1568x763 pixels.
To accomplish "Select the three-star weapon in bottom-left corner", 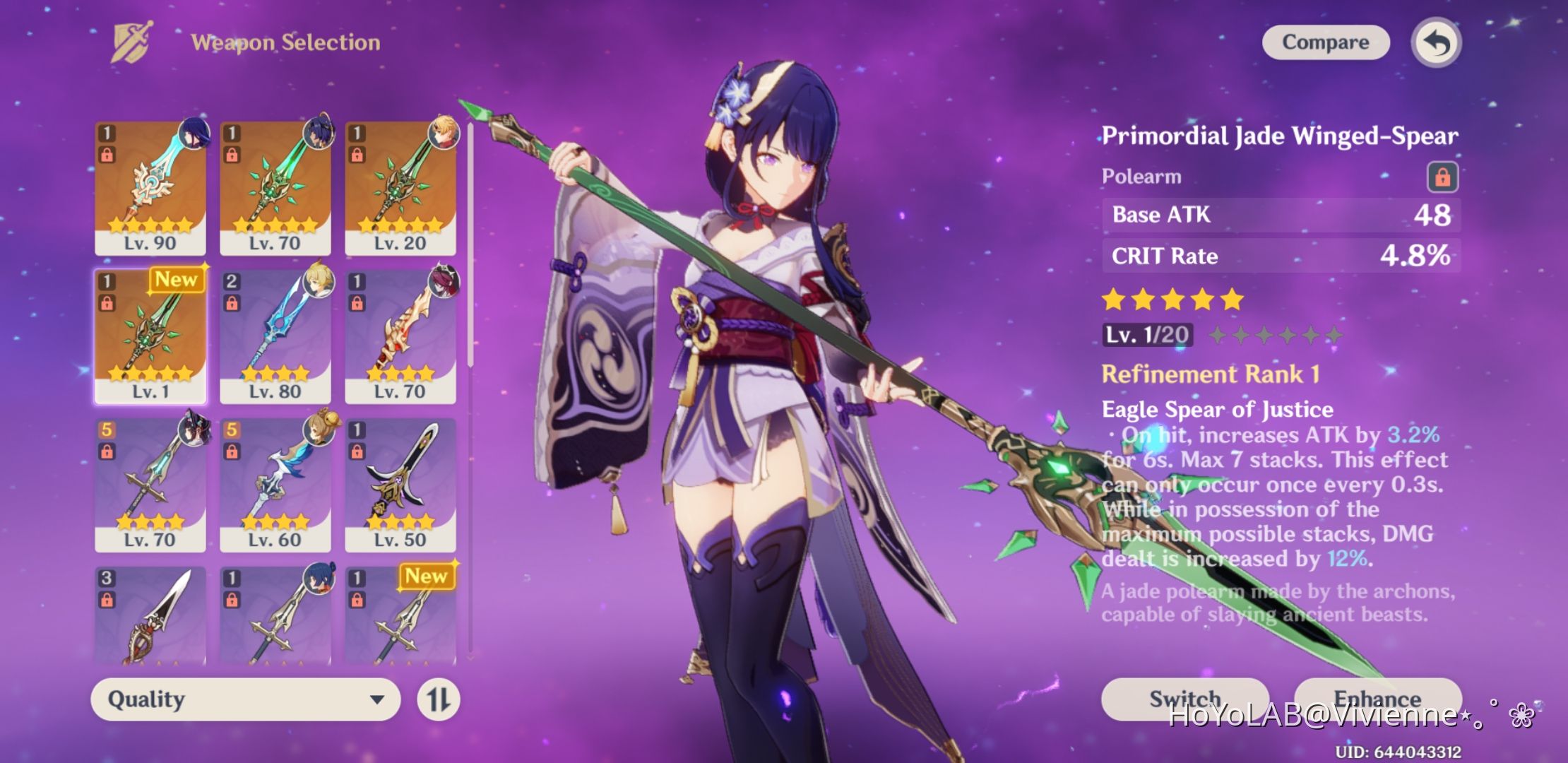I will (x=150, y=622).
